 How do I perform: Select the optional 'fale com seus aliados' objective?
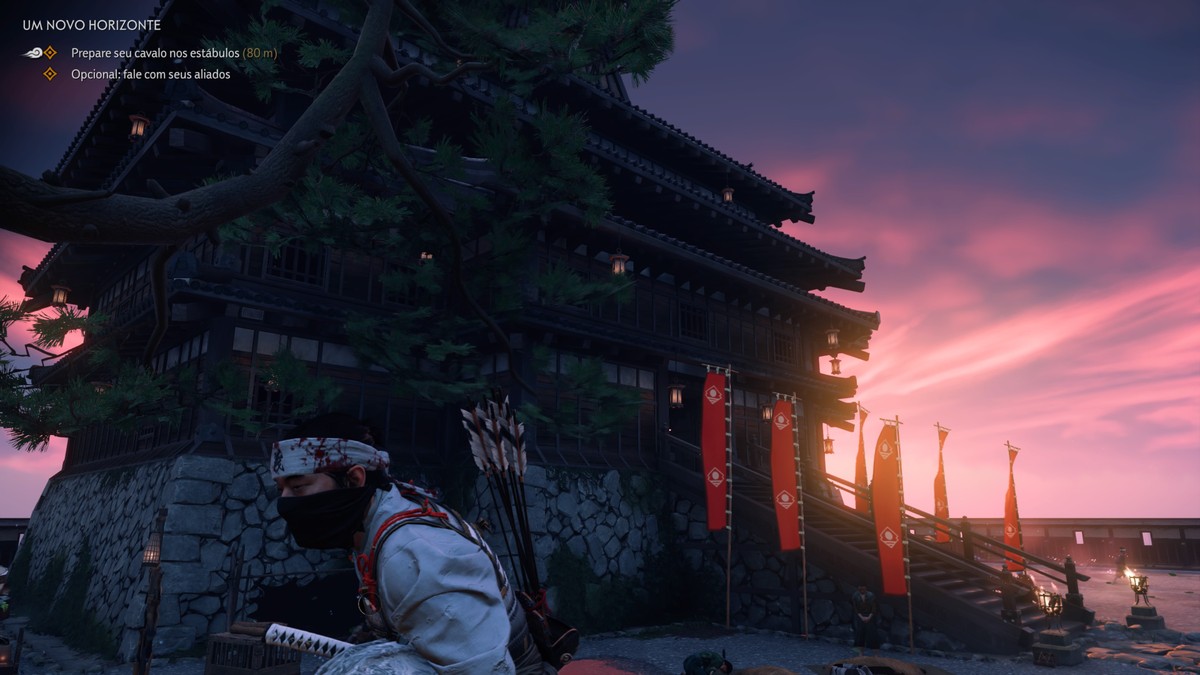click(x=150, y=74)
